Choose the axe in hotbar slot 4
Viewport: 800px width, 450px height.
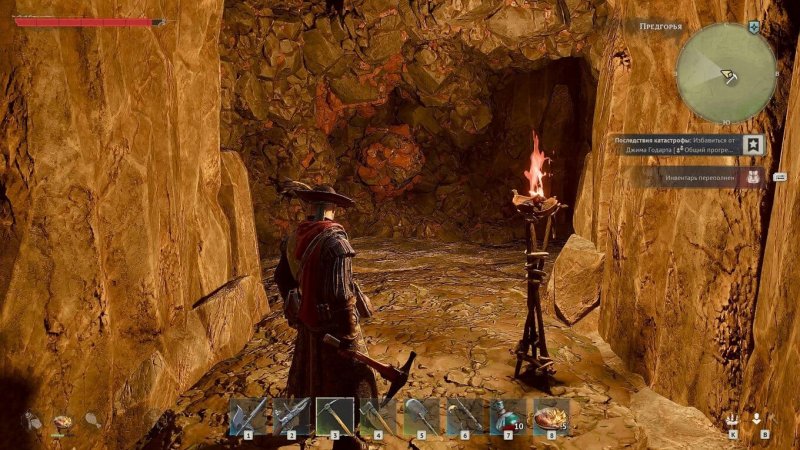pyautogui.click(x=378, y=416)
